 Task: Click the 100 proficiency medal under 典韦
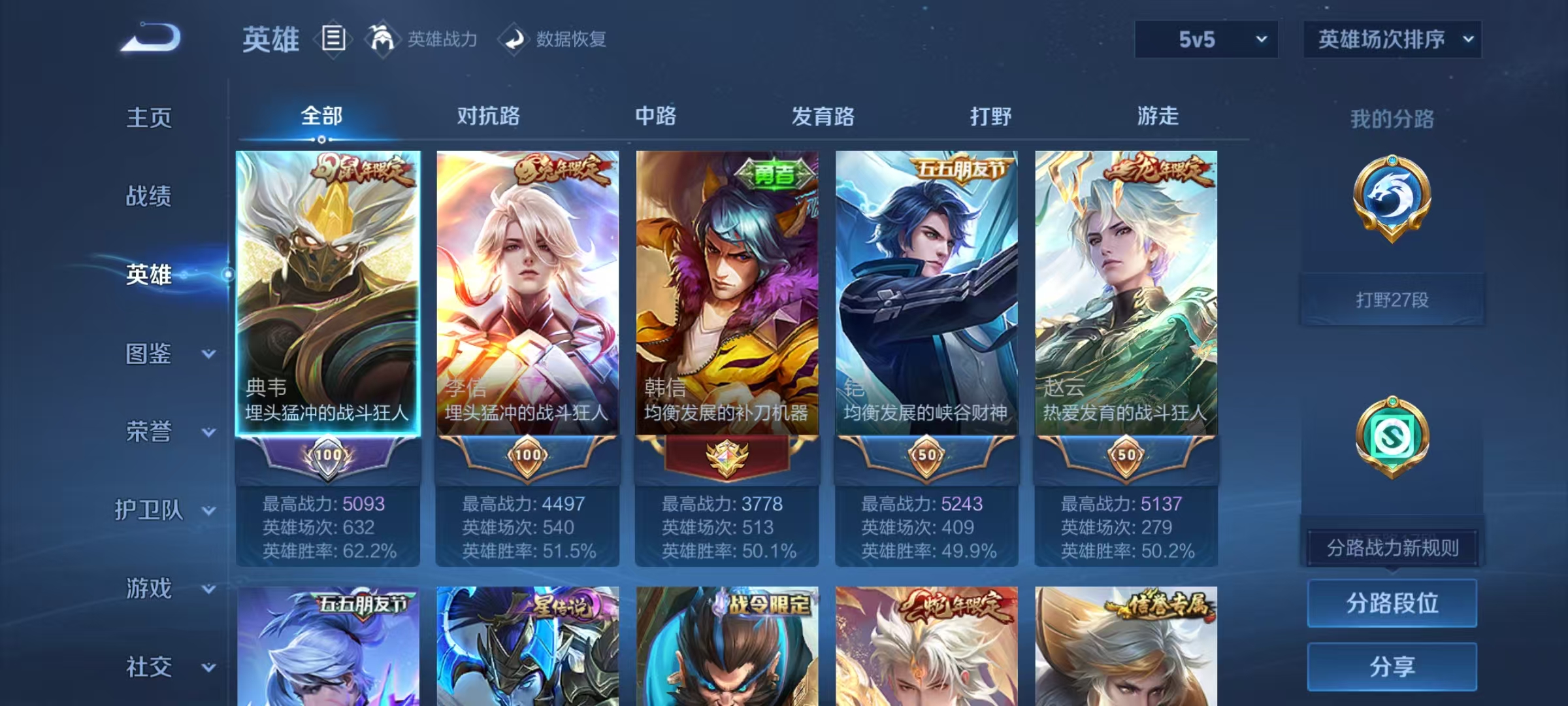pyautogui.click(x=328, y=455)
